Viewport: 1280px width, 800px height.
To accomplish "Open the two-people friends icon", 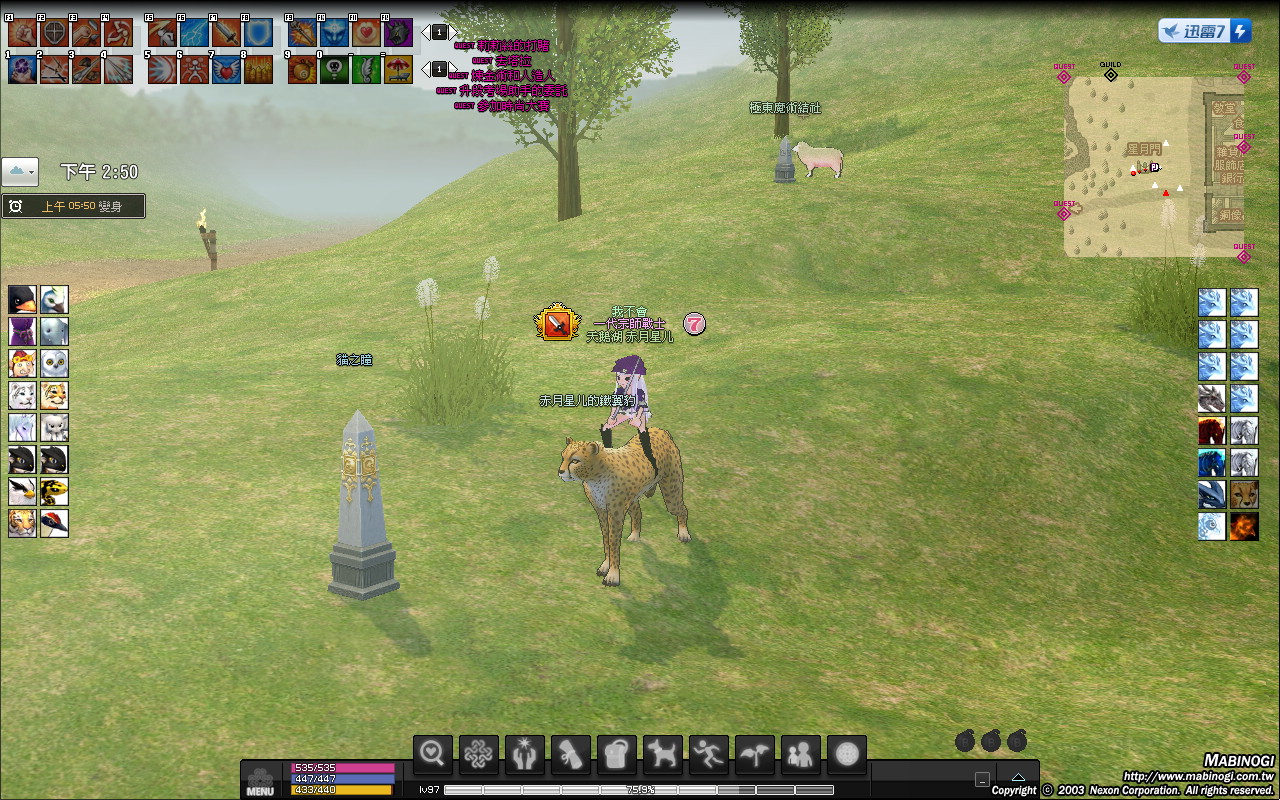I will pos(801,754).
